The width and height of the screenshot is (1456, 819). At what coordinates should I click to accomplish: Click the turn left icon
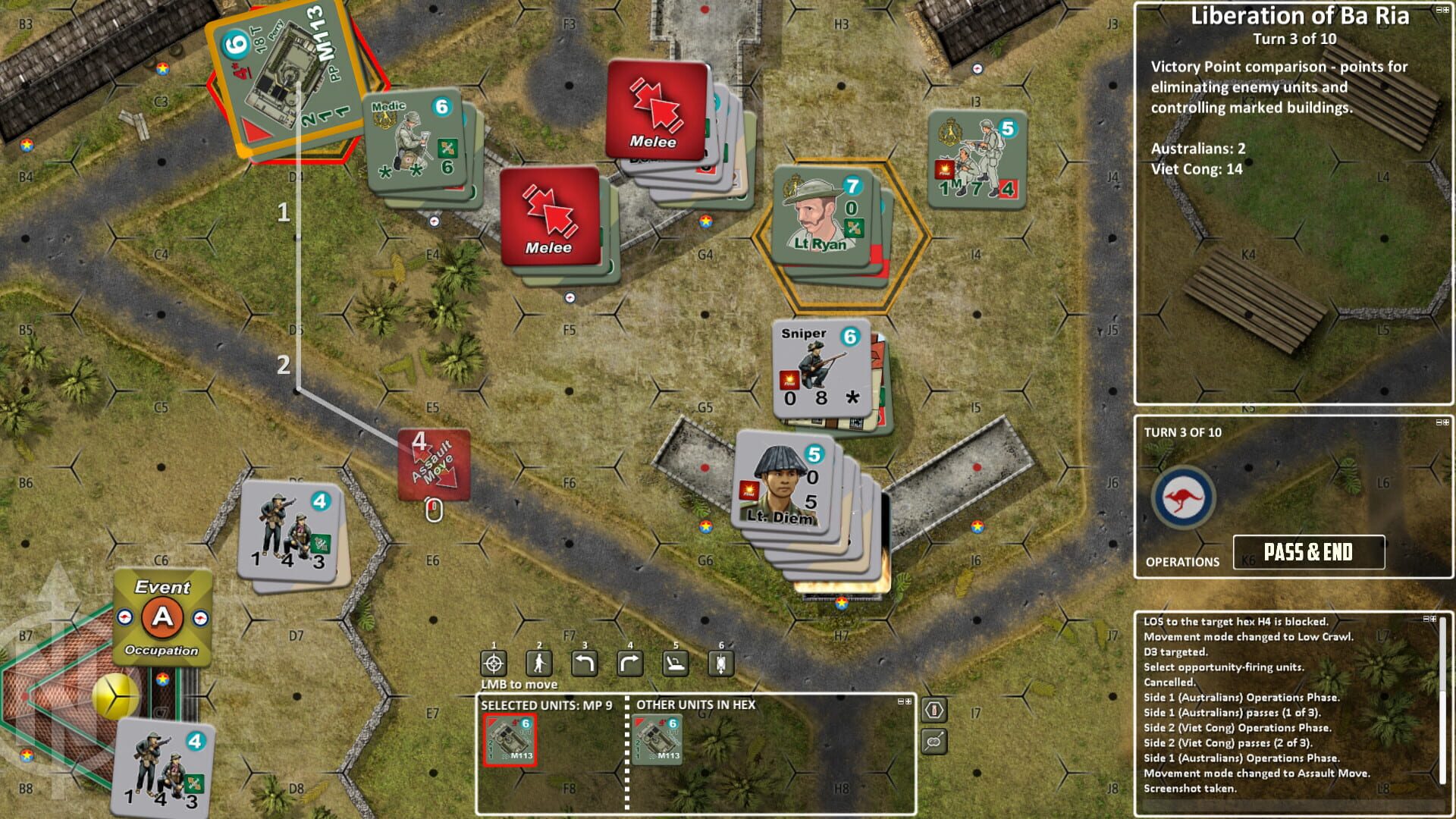click(x=584, y=664)
